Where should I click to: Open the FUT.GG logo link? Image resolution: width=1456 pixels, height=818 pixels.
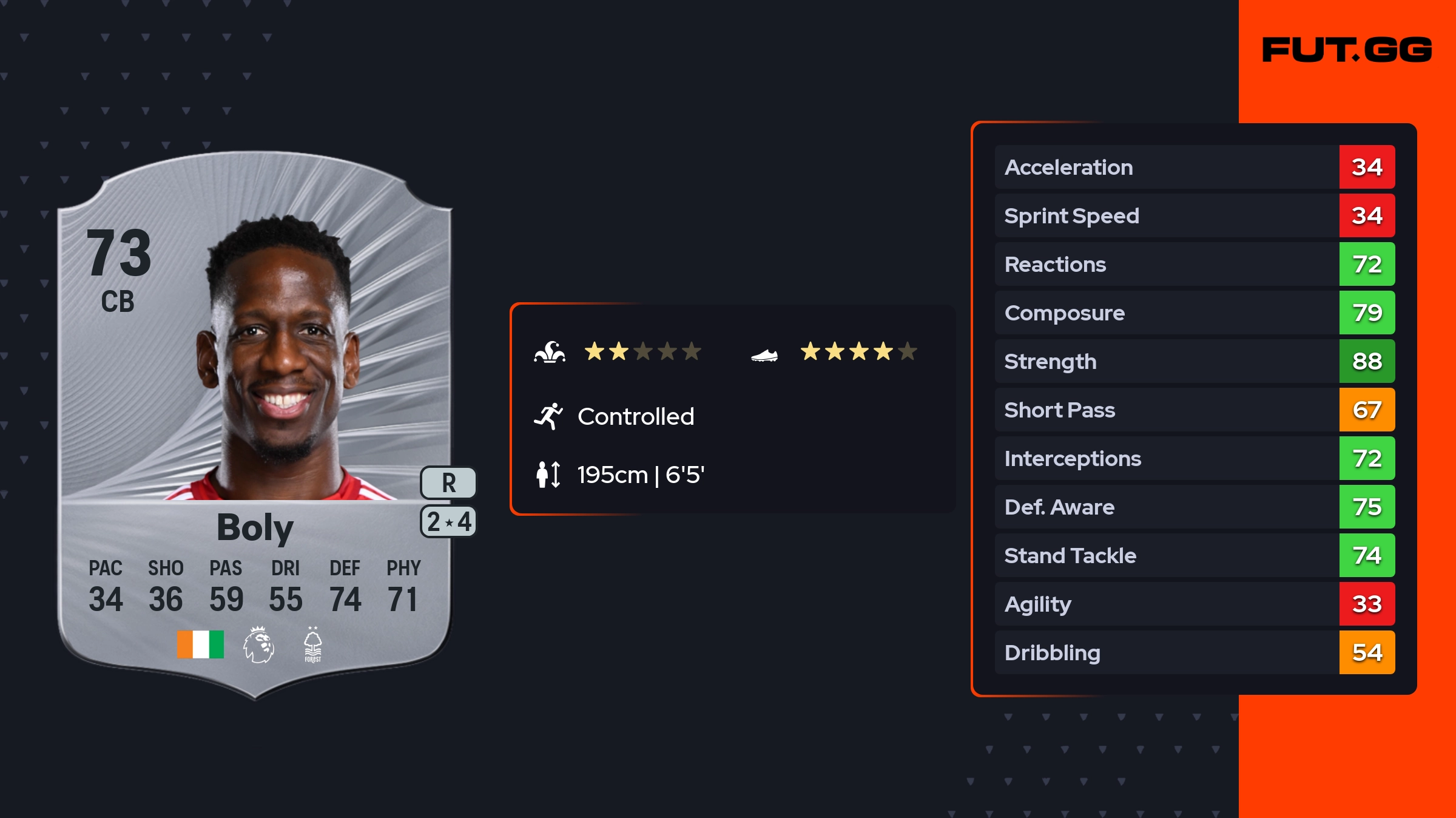point(1347,50)
